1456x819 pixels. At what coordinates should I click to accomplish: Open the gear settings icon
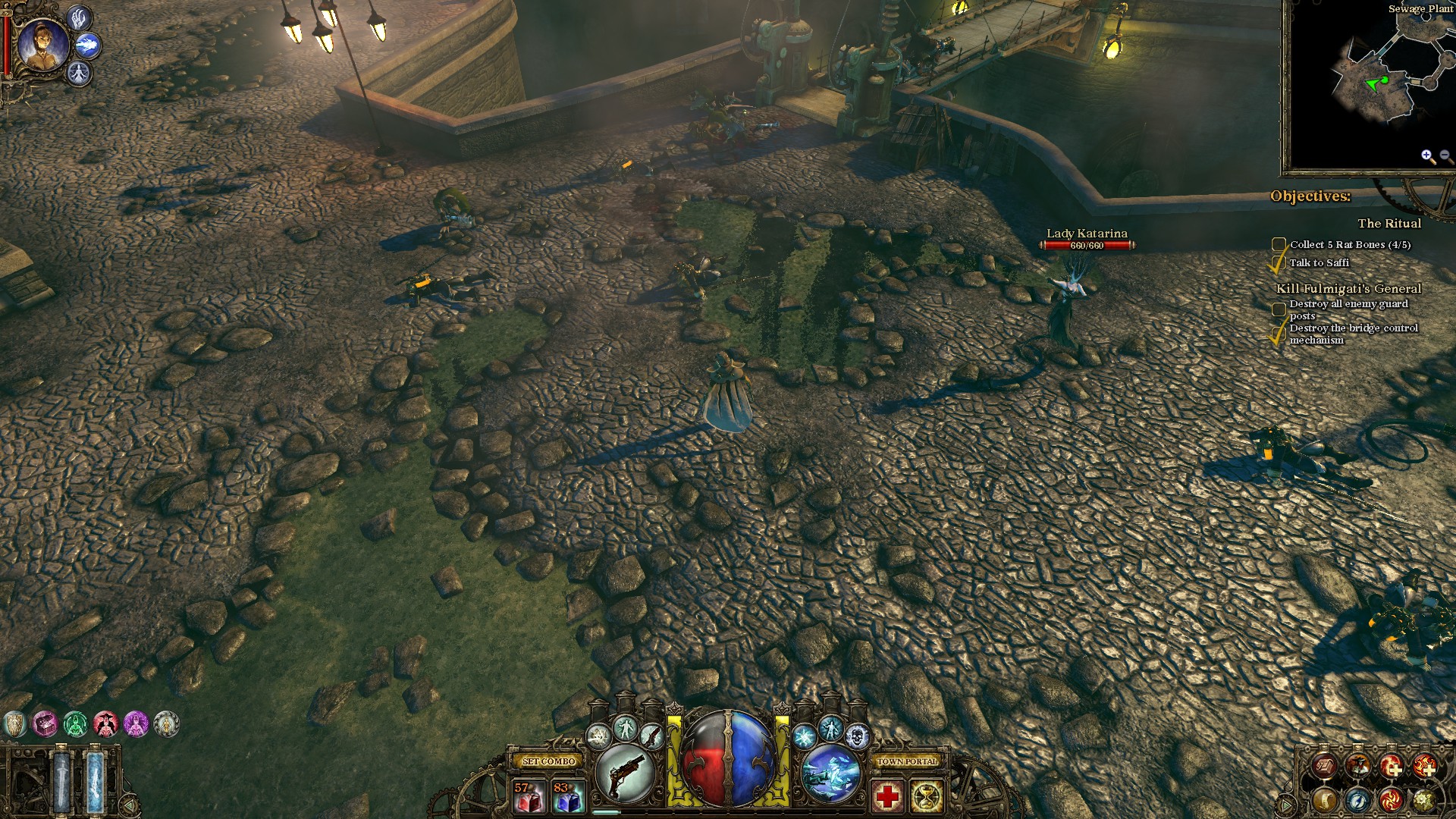pyautogui.click(x=1423, y=800)
